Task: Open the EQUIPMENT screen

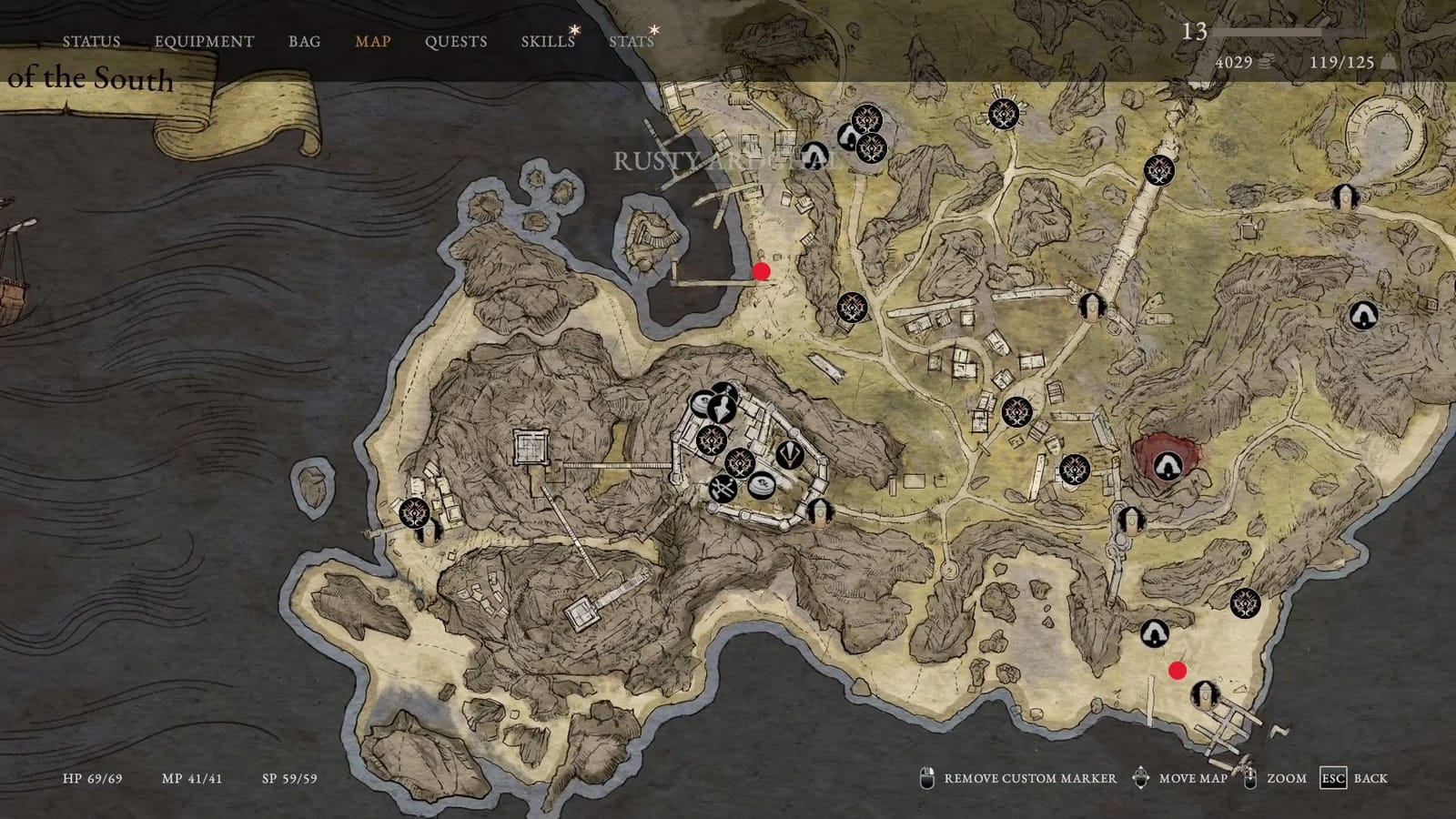Action: (205, 41)
